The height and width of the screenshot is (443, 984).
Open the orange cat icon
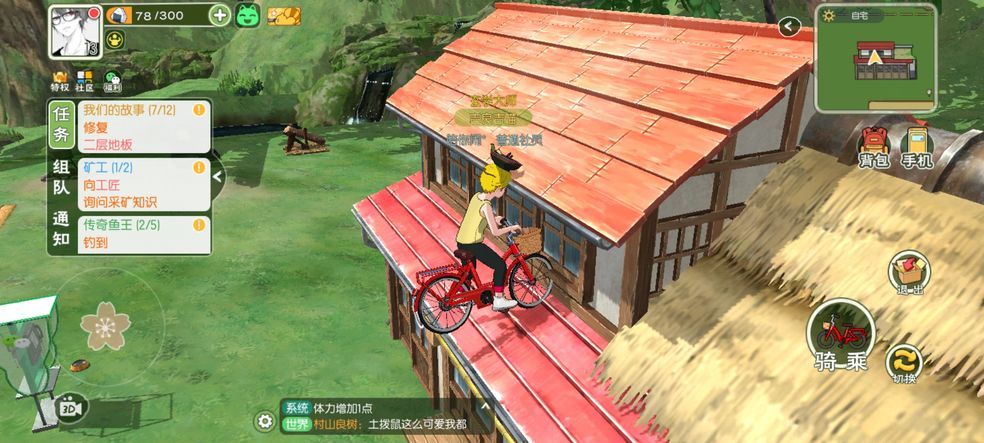tap(285, 15)
